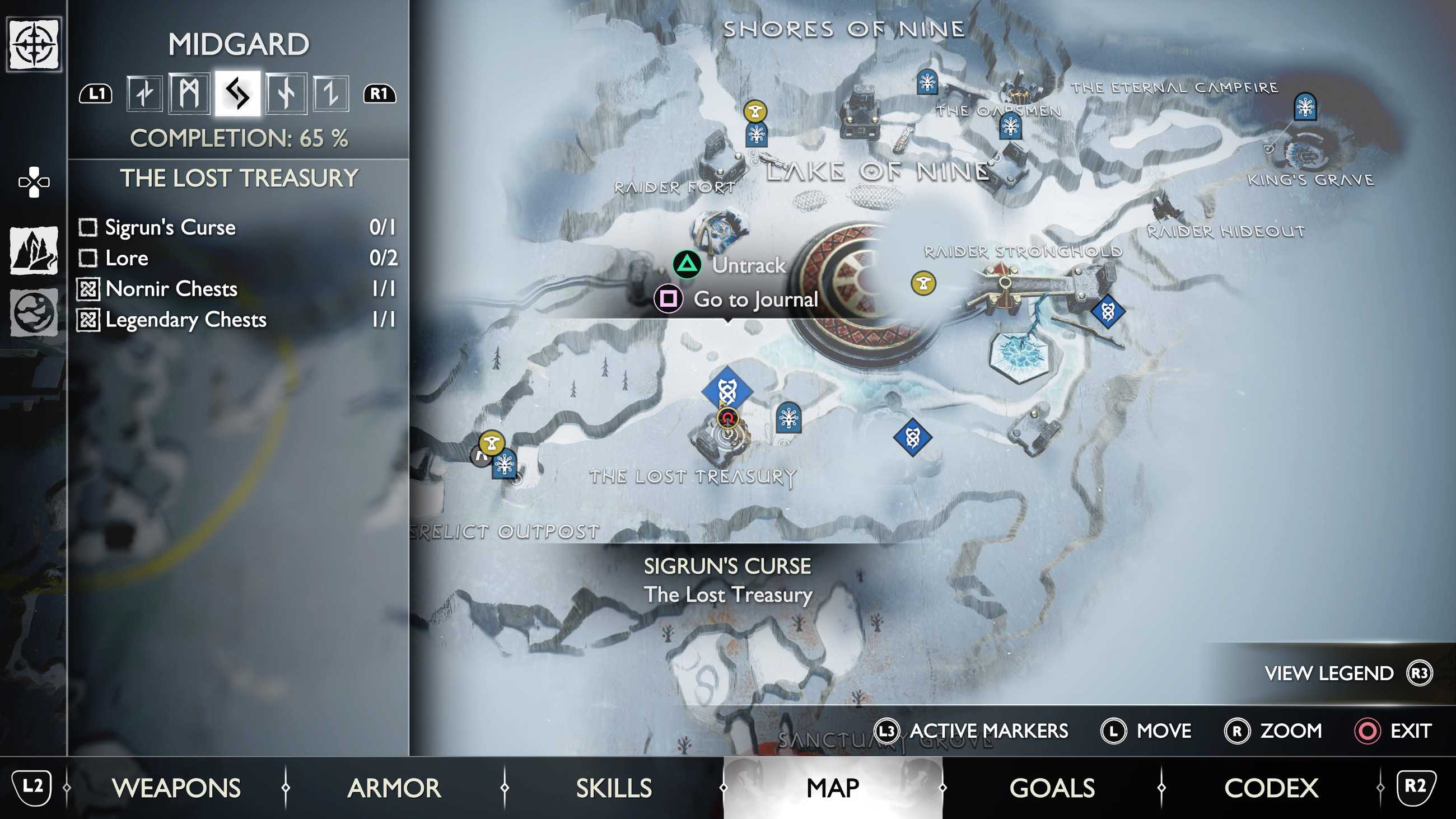Open the Armor tab
This screenshot has width=1456, height=819.
pyautogui.click(x=394, y=788)
